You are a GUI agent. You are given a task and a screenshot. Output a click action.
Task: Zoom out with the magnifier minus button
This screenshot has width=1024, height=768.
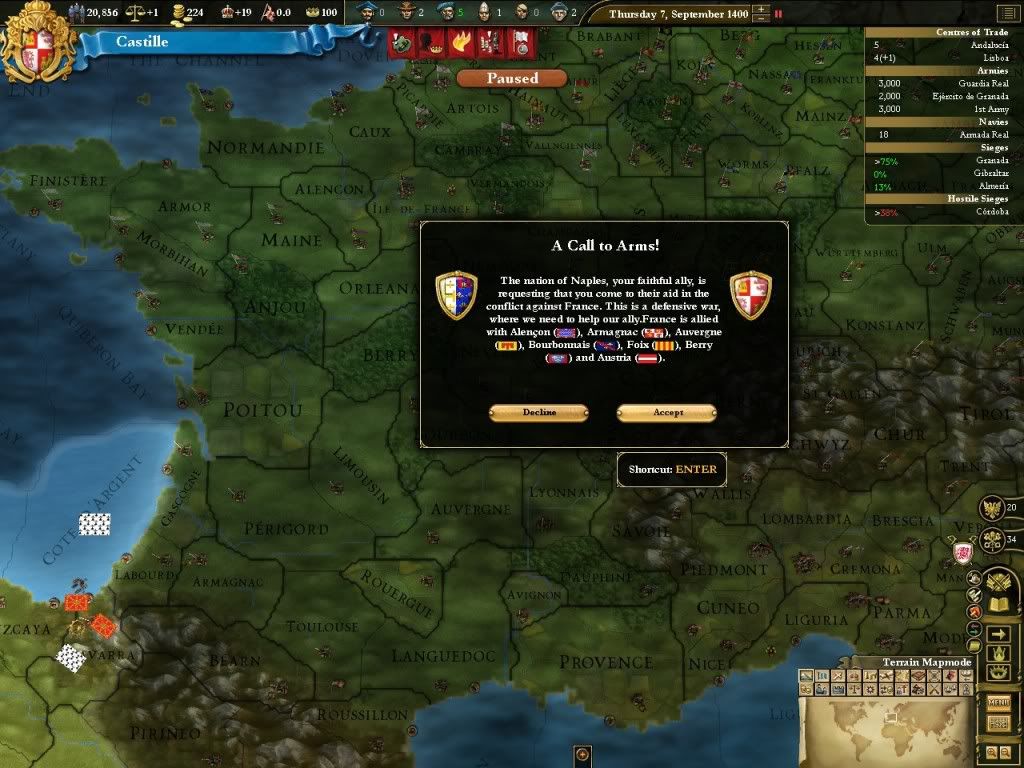(1005, 752)
